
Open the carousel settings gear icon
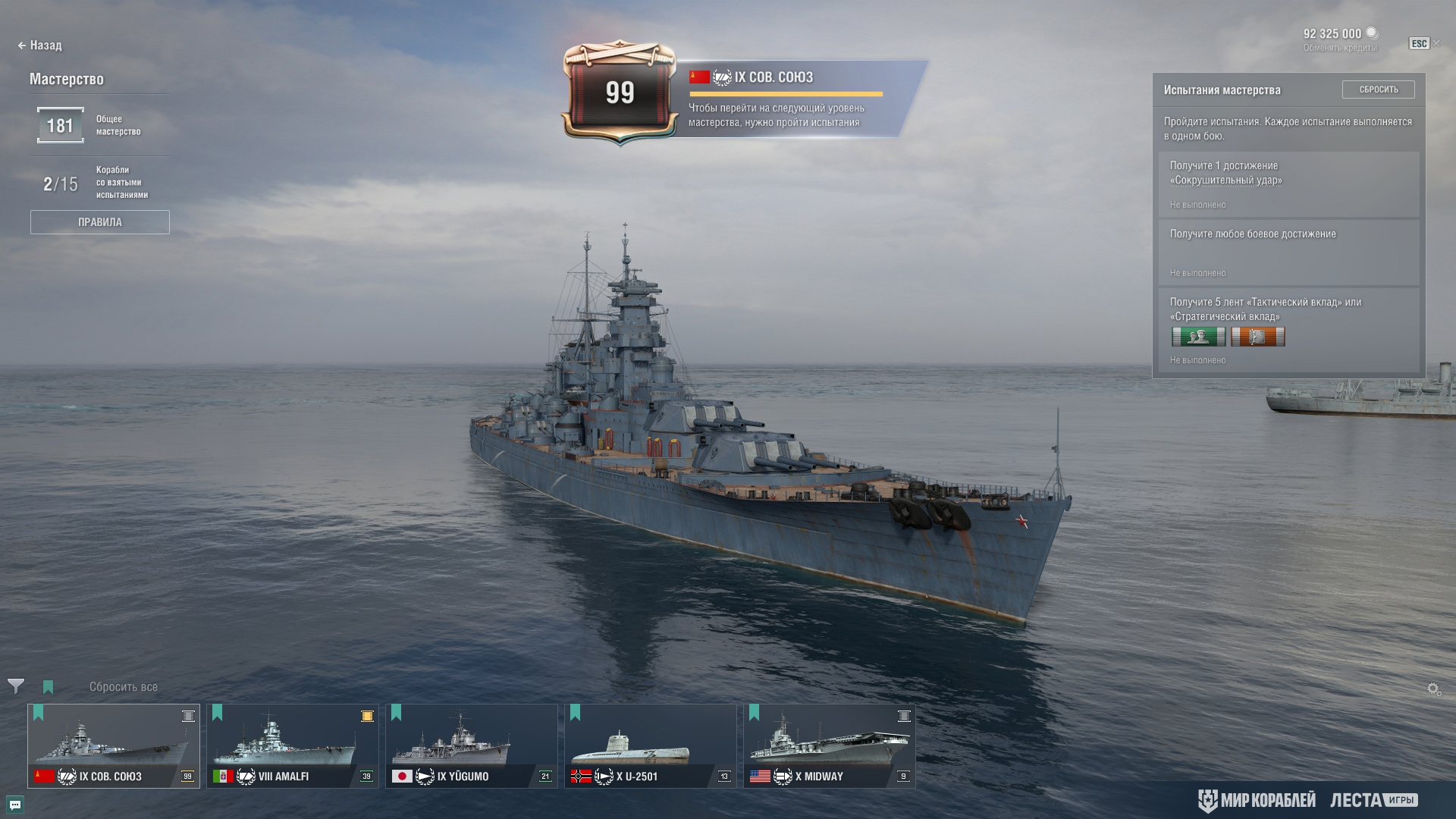click(x=1433, y=689)
